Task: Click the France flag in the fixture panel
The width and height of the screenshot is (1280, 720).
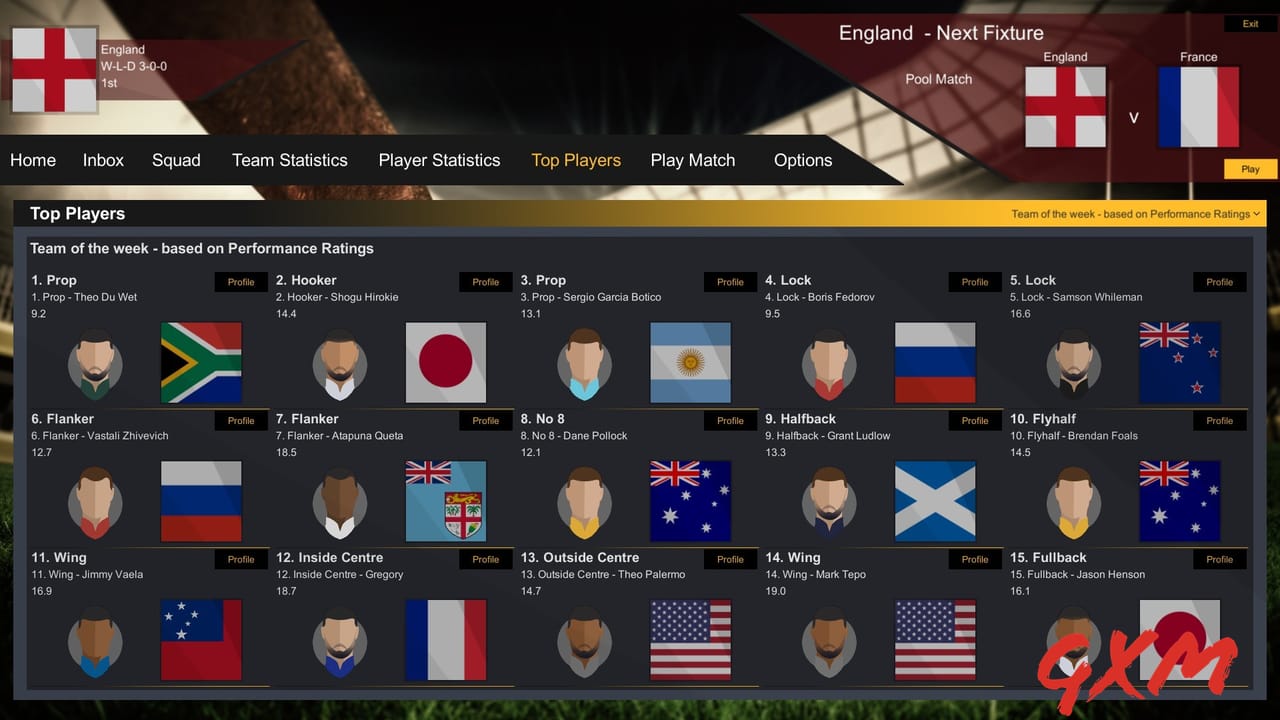Action: (1197, 105)
